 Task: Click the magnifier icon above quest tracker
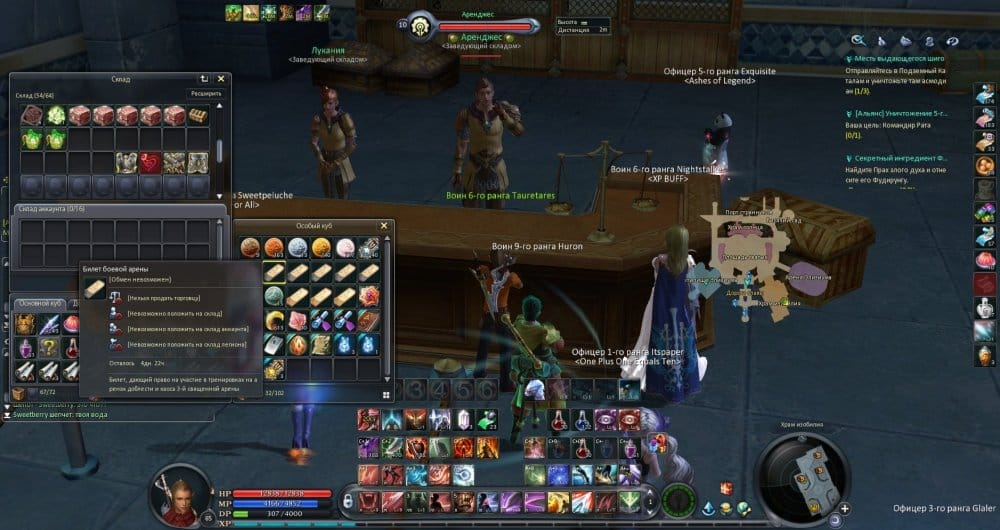click(x=858, y=40)
